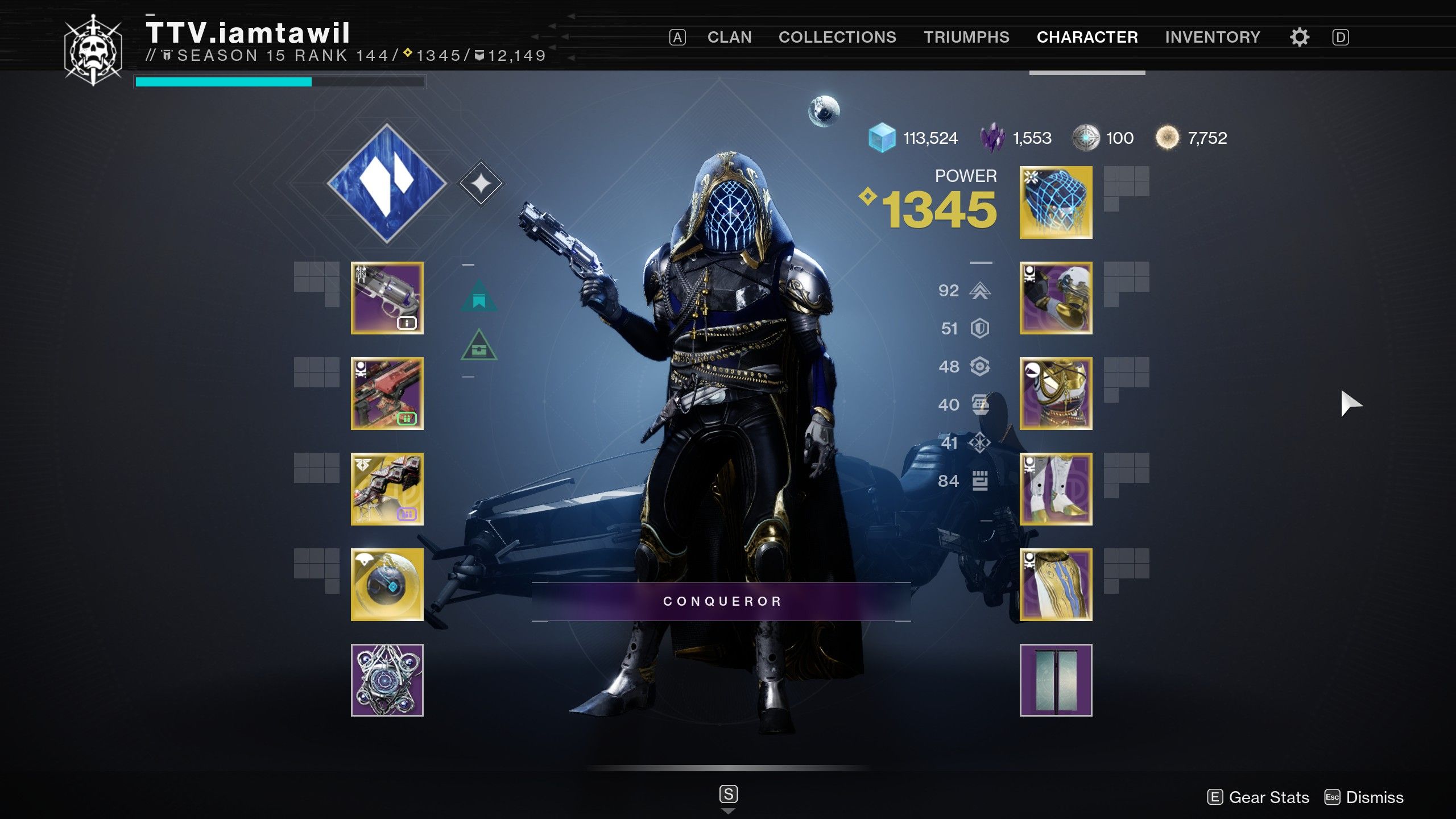Inspect the equipped power weapon
1456x819 pixels.
(387, 490)
